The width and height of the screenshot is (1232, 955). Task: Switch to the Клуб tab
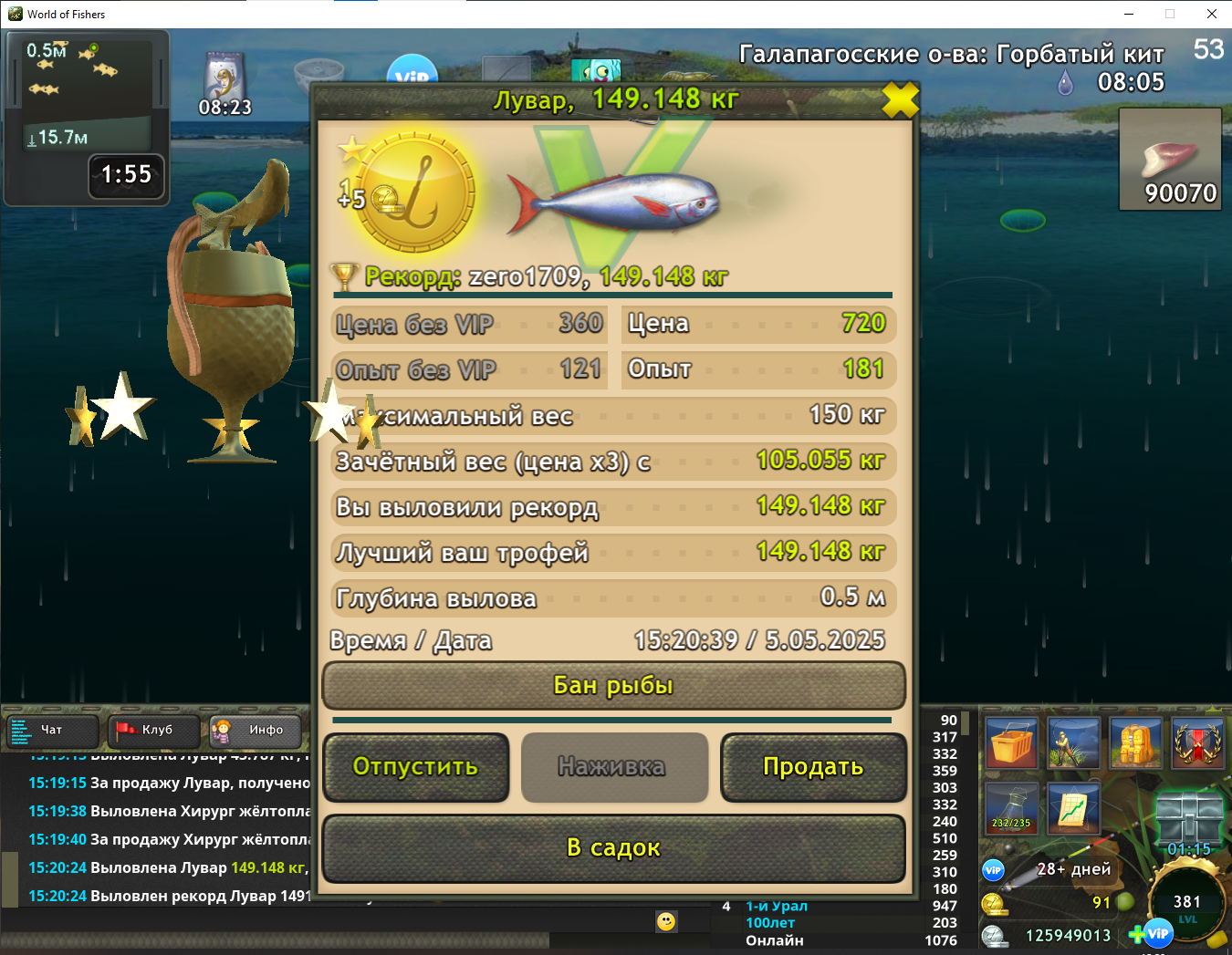click(x=154, y=730)
